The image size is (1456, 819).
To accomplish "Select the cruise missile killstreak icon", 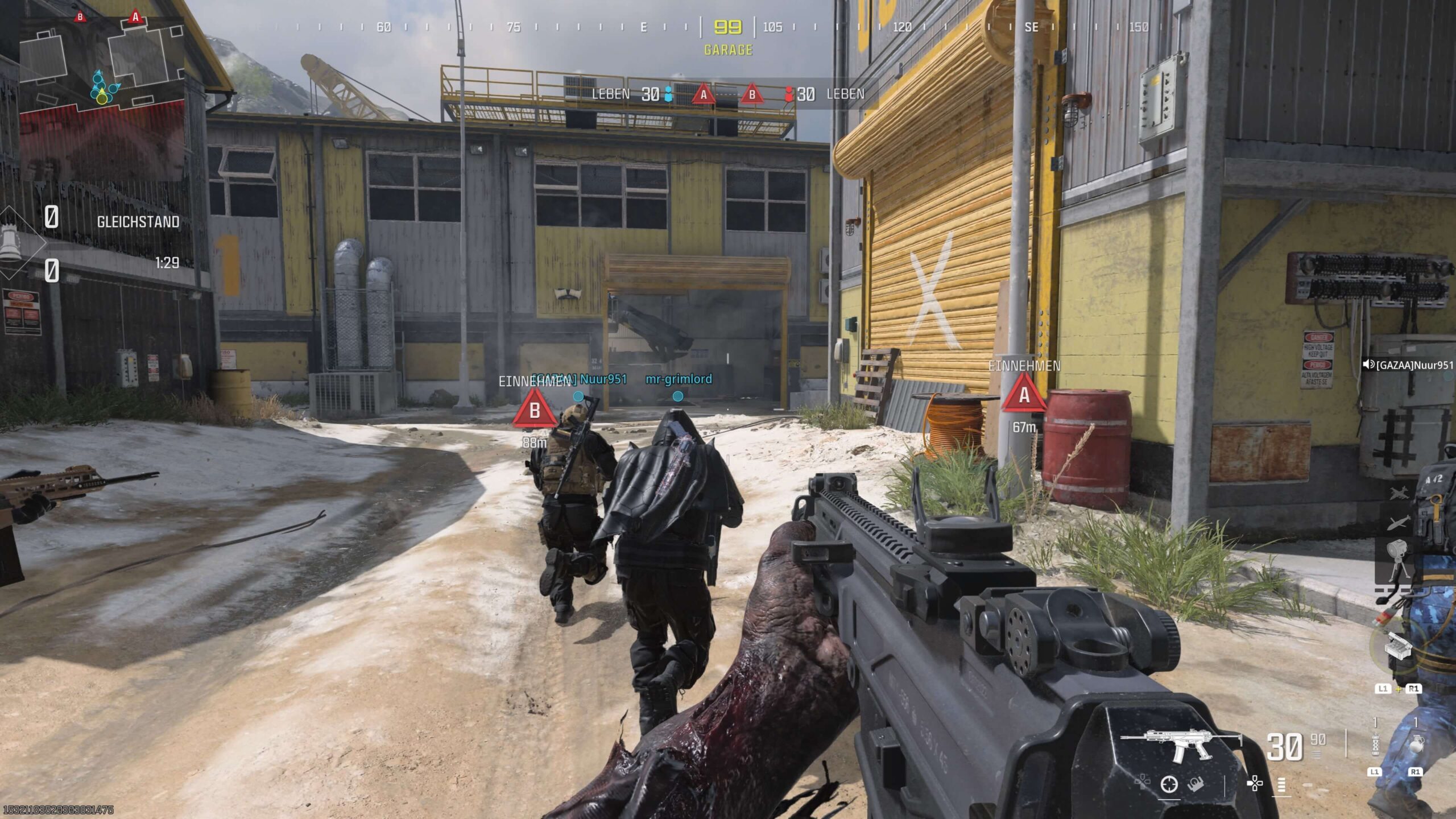I will pos(1397,523).
